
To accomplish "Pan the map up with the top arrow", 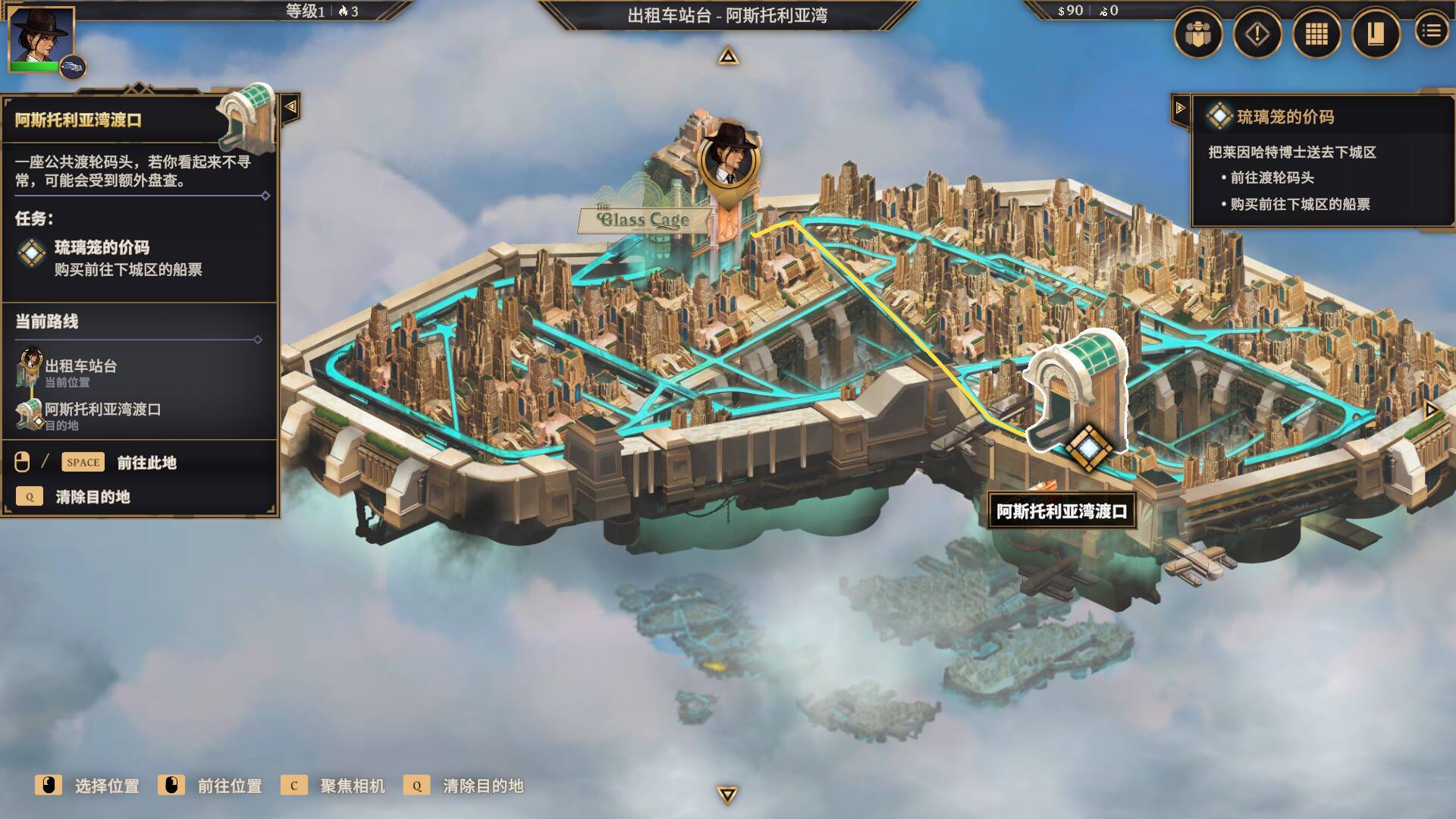I will point(728,56).
